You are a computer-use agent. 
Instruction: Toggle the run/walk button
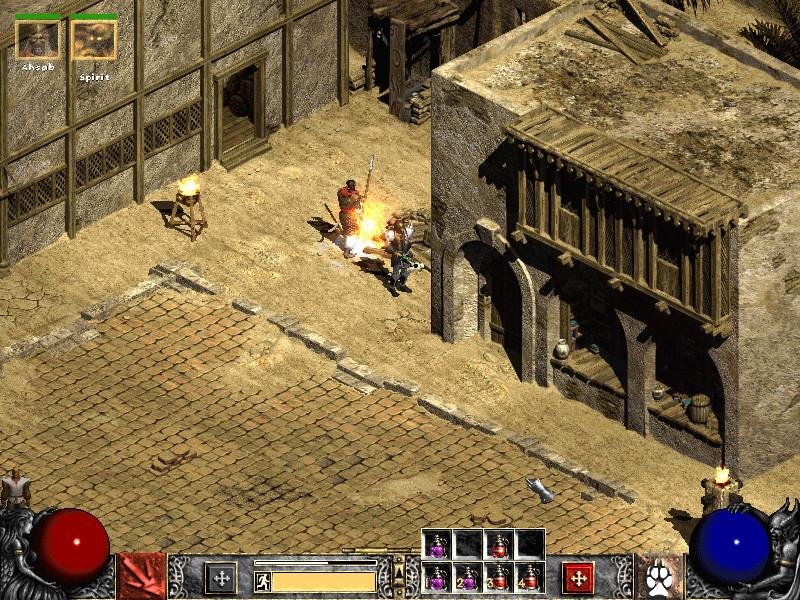tap(263, 581)
